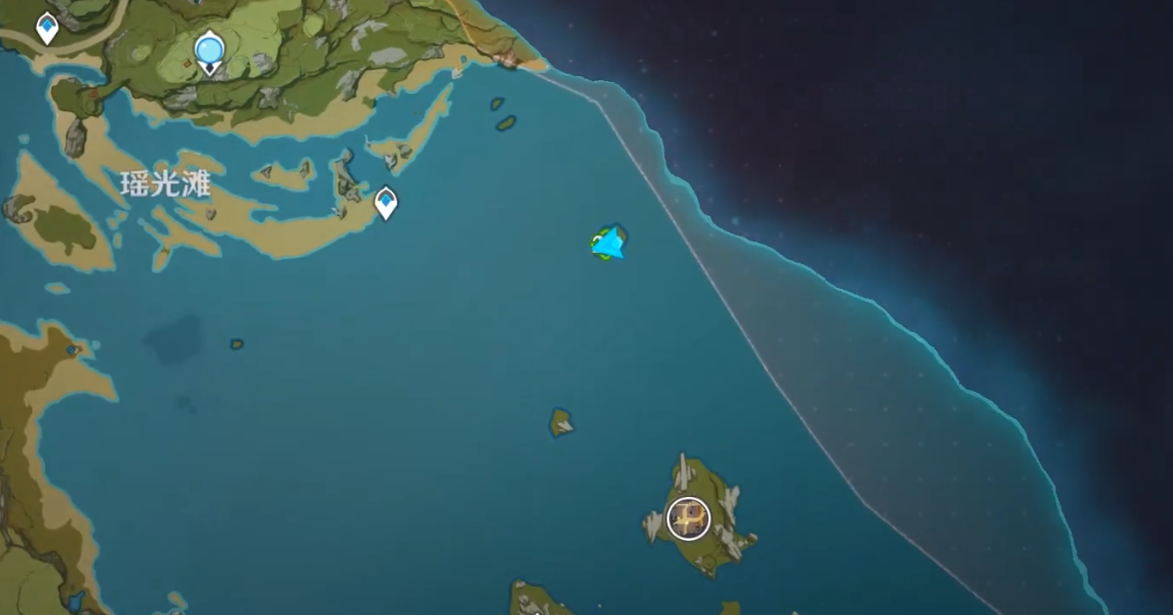Viewport: 1173px width, 615px height.
Task: Select the teleport waypoint on the 瑶光滩 sandbar tip
Action: pyautogui.click(x=386, y=203)
